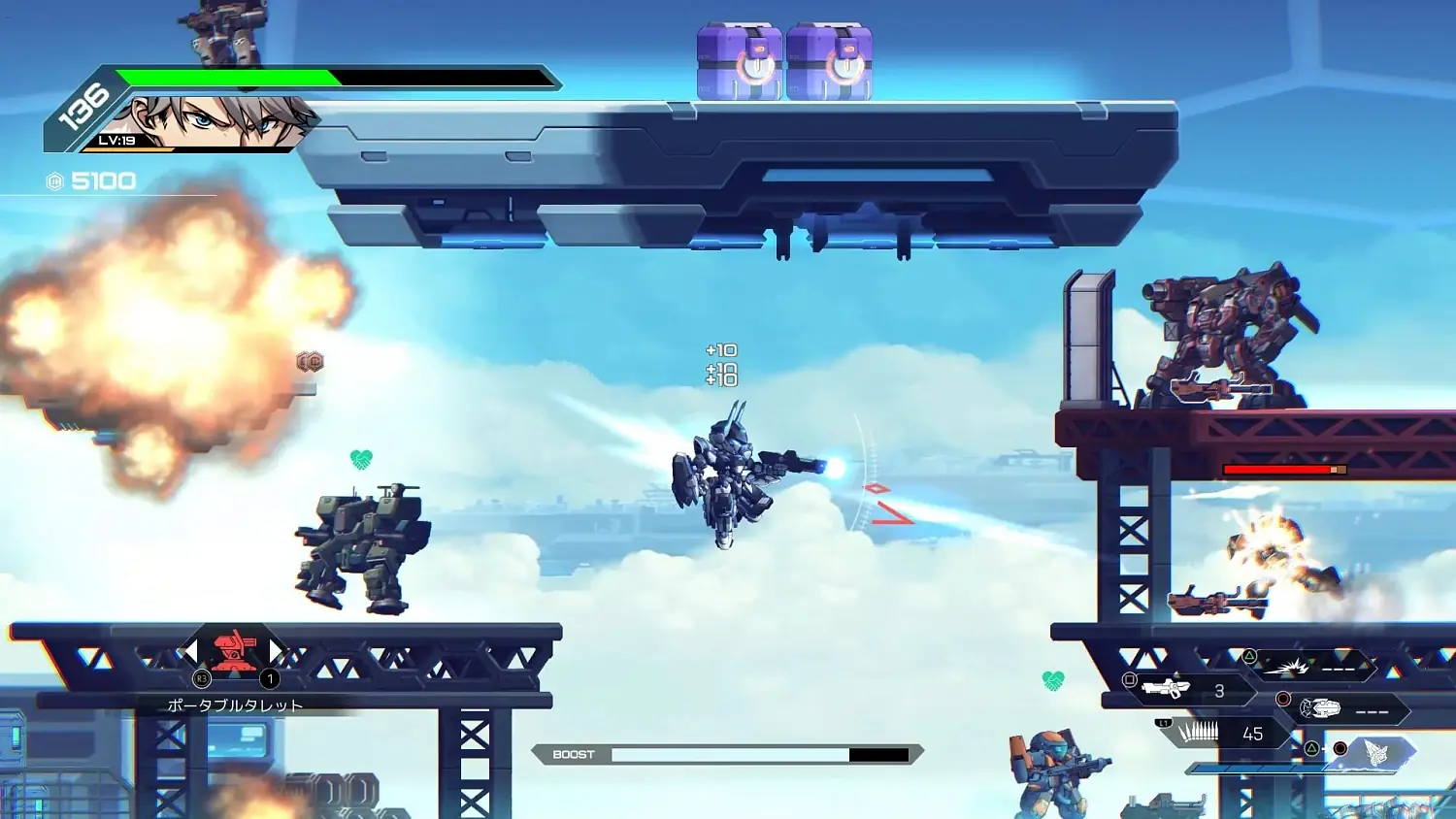Toggle the Circle button prompt on the missile weapon
Image resolution: width=1456 pixels, height=819 pixels.
1283,698
